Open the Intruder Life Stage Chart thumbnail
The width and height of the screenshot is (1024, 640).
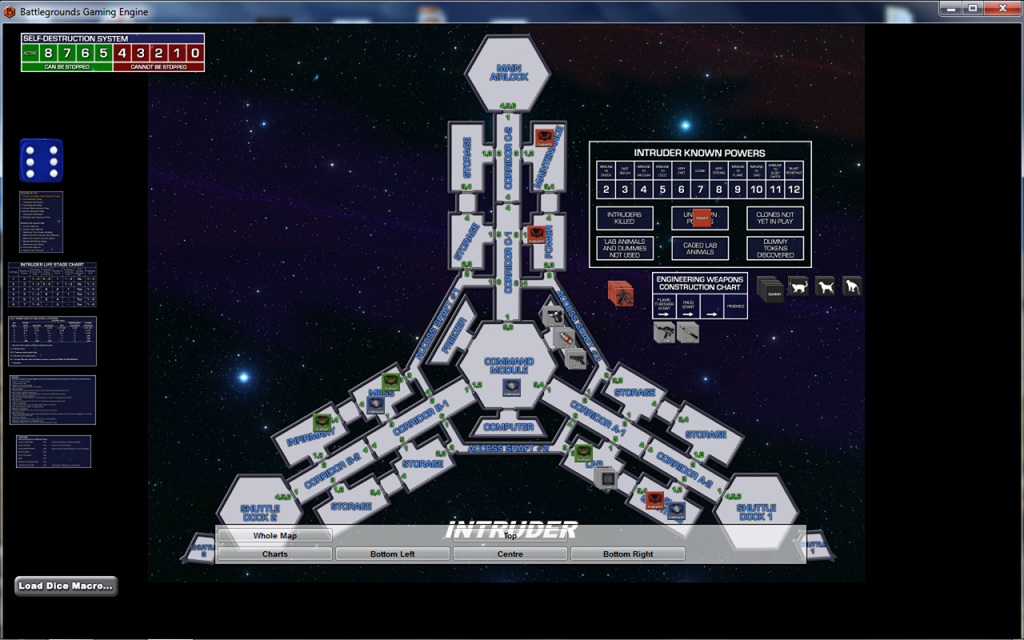click(52, 284)
